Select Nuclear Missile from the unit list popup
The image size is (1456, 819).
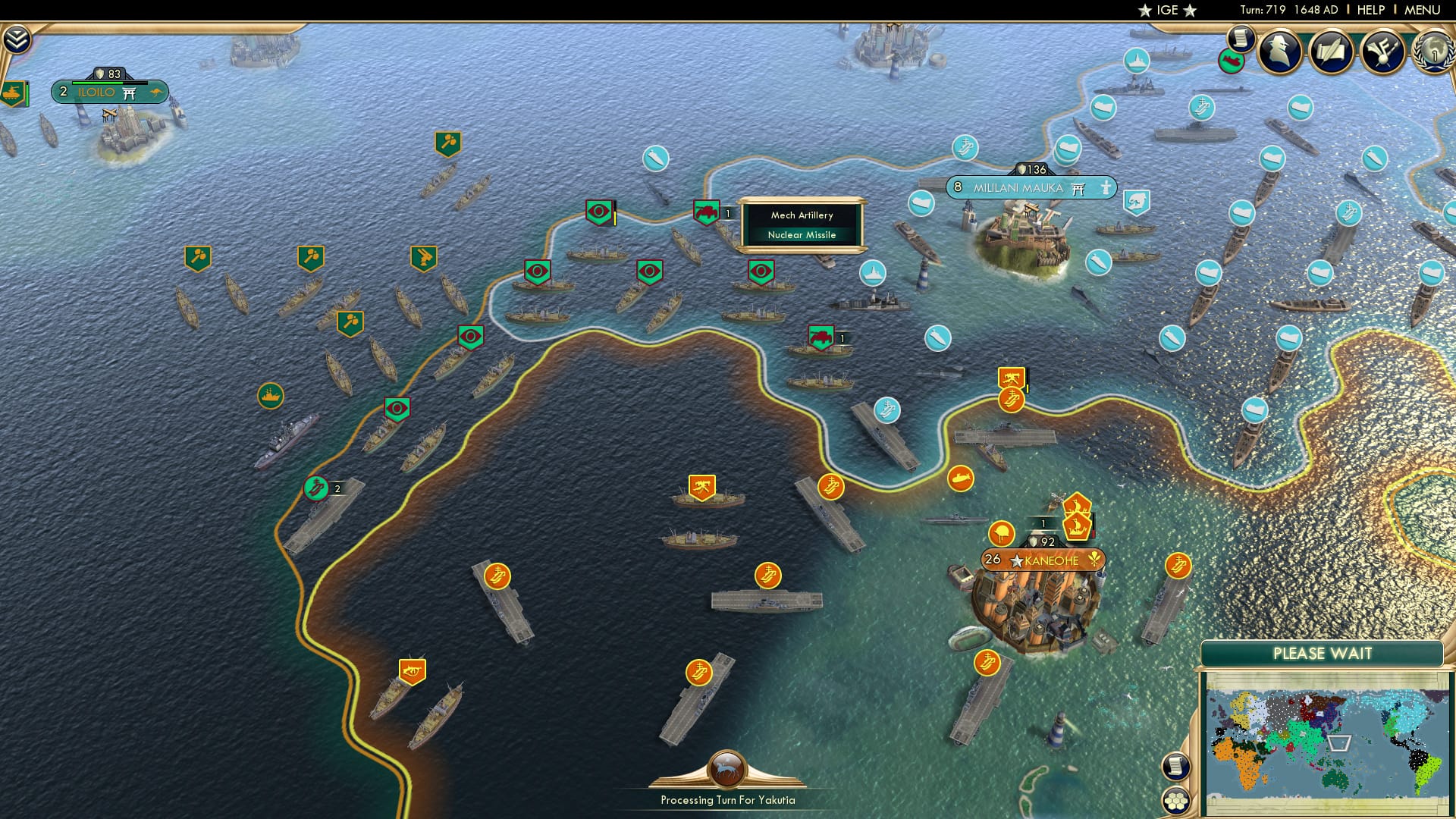pos(802,235)
